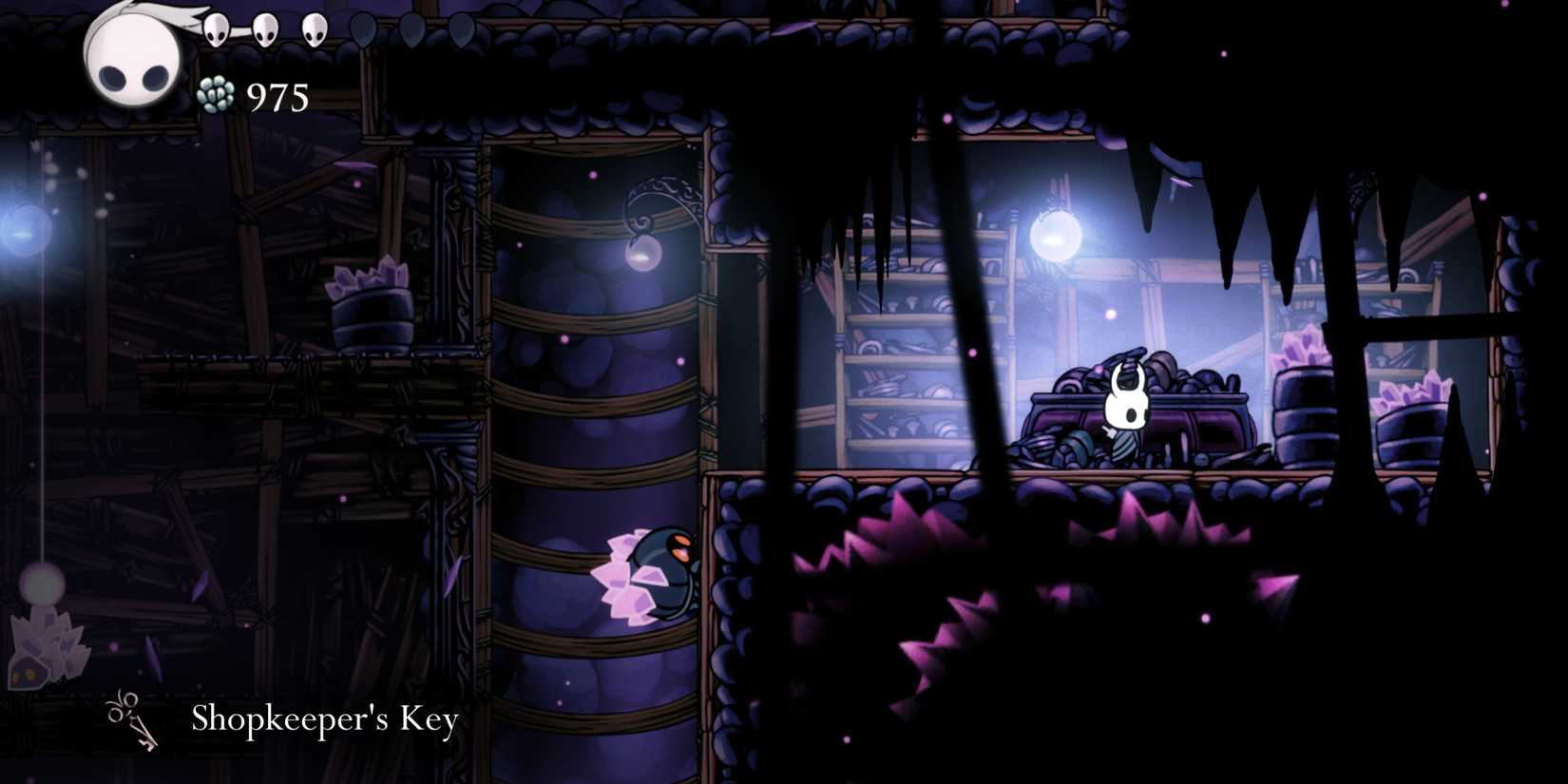Image resolution: width=1568 pixels, height=784 pixels.
Task: Select the sleeping bug in the bottom-left corner
Action: (38, 665)
